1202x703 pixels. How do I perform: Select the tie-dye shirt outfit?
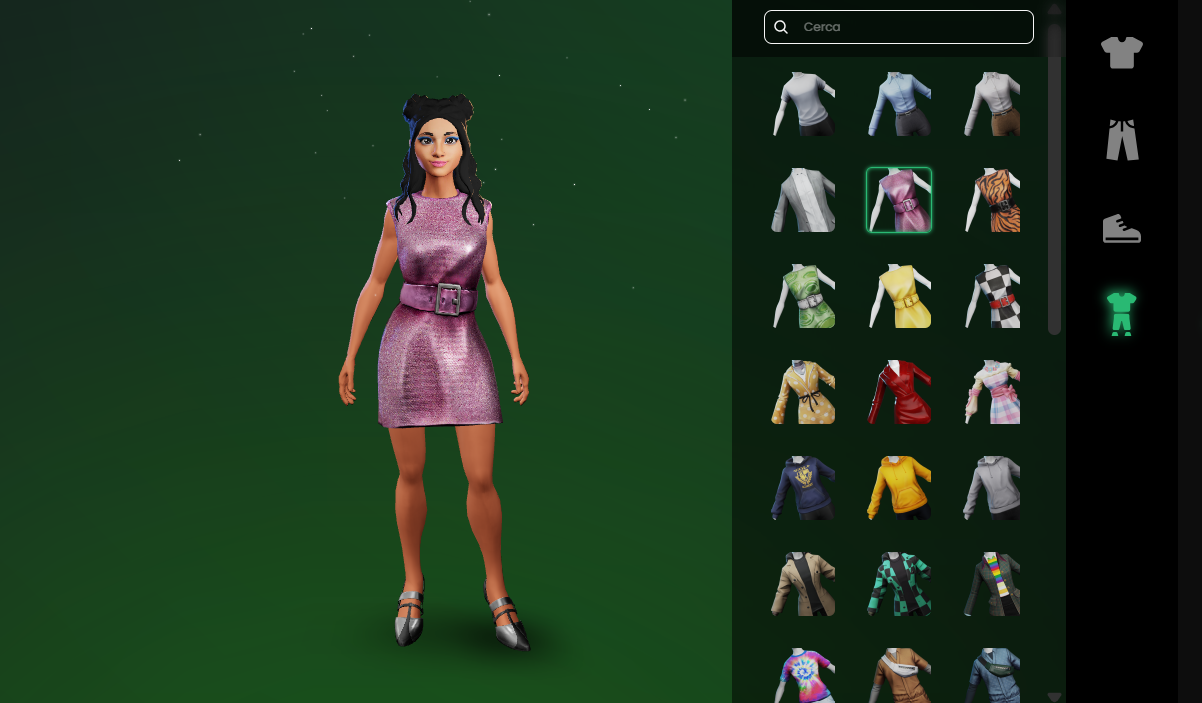803,675
